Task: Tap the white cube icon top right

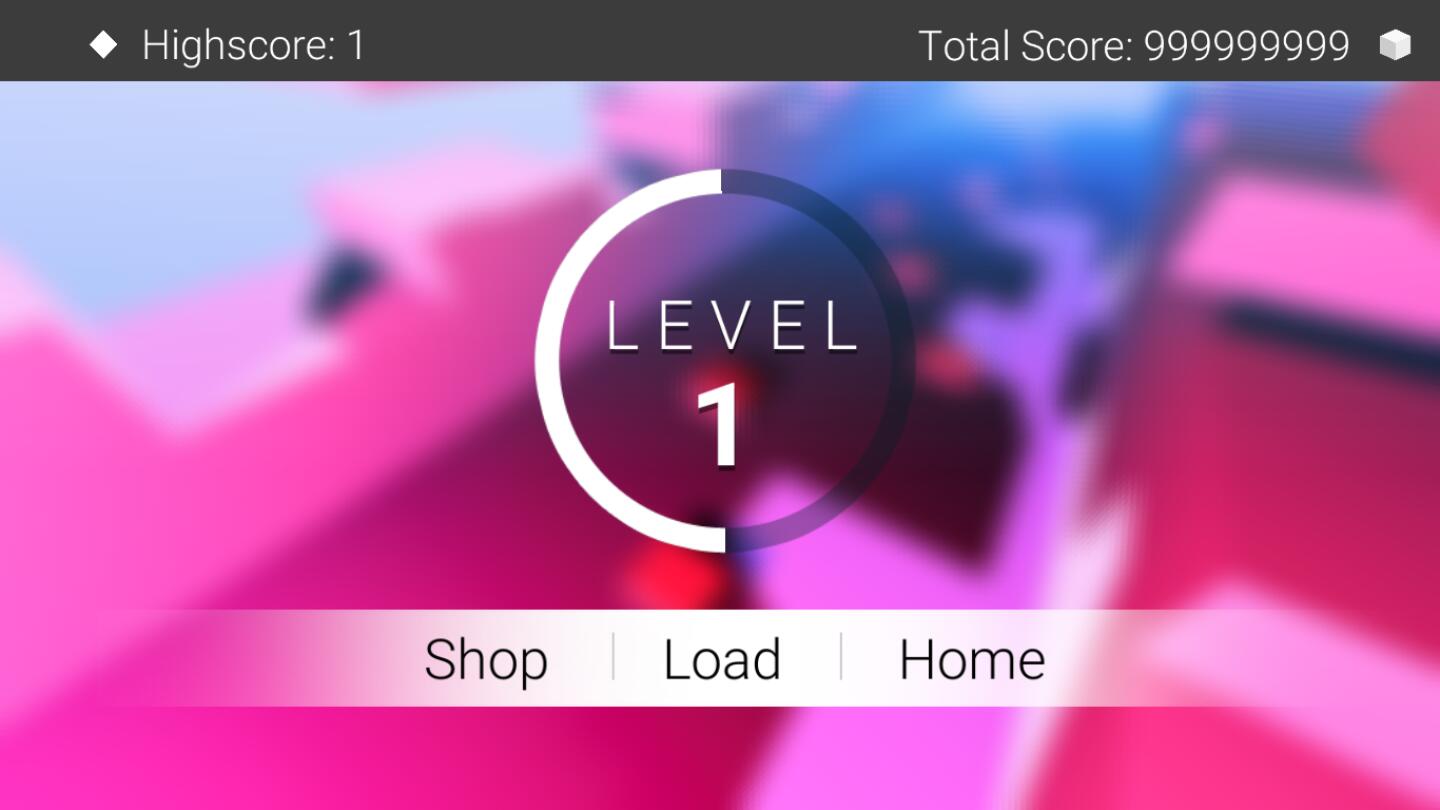Action: point(1396,44)
